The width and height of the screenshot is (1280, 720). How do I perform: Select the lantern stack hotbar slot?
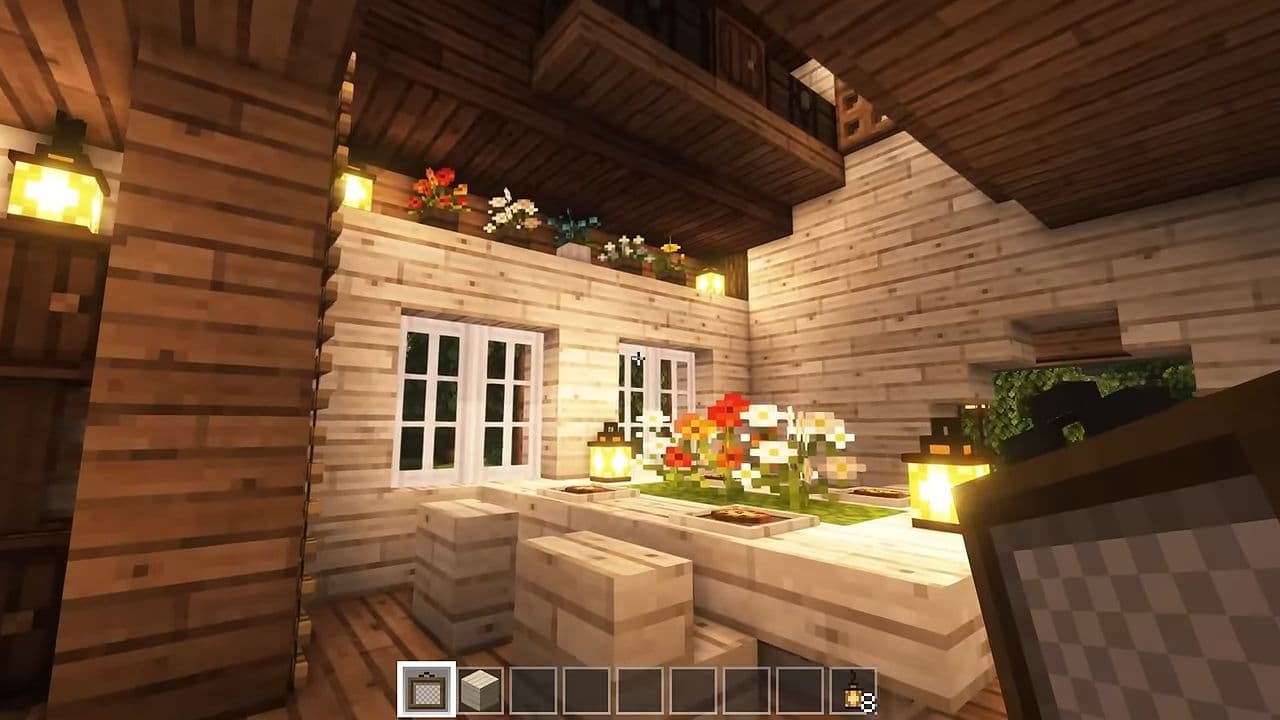853,691
